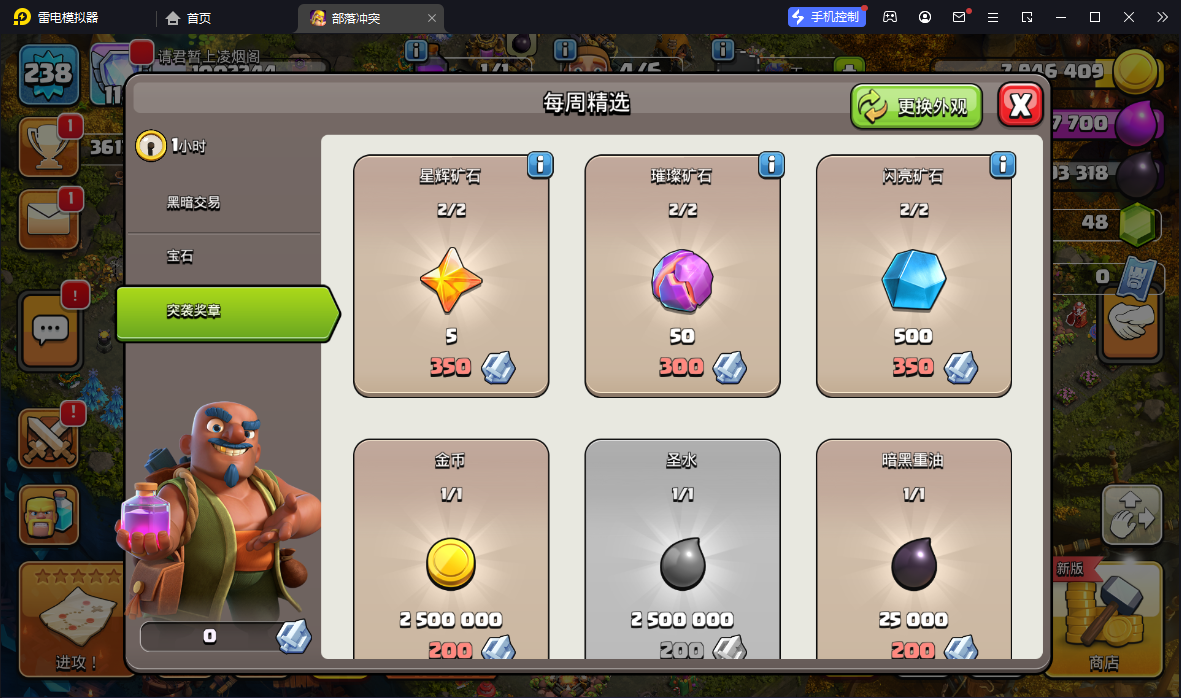Screen dimensions: 1181x698
Task: Switch to the 宝石 tab
Action: tap(180, 257)
